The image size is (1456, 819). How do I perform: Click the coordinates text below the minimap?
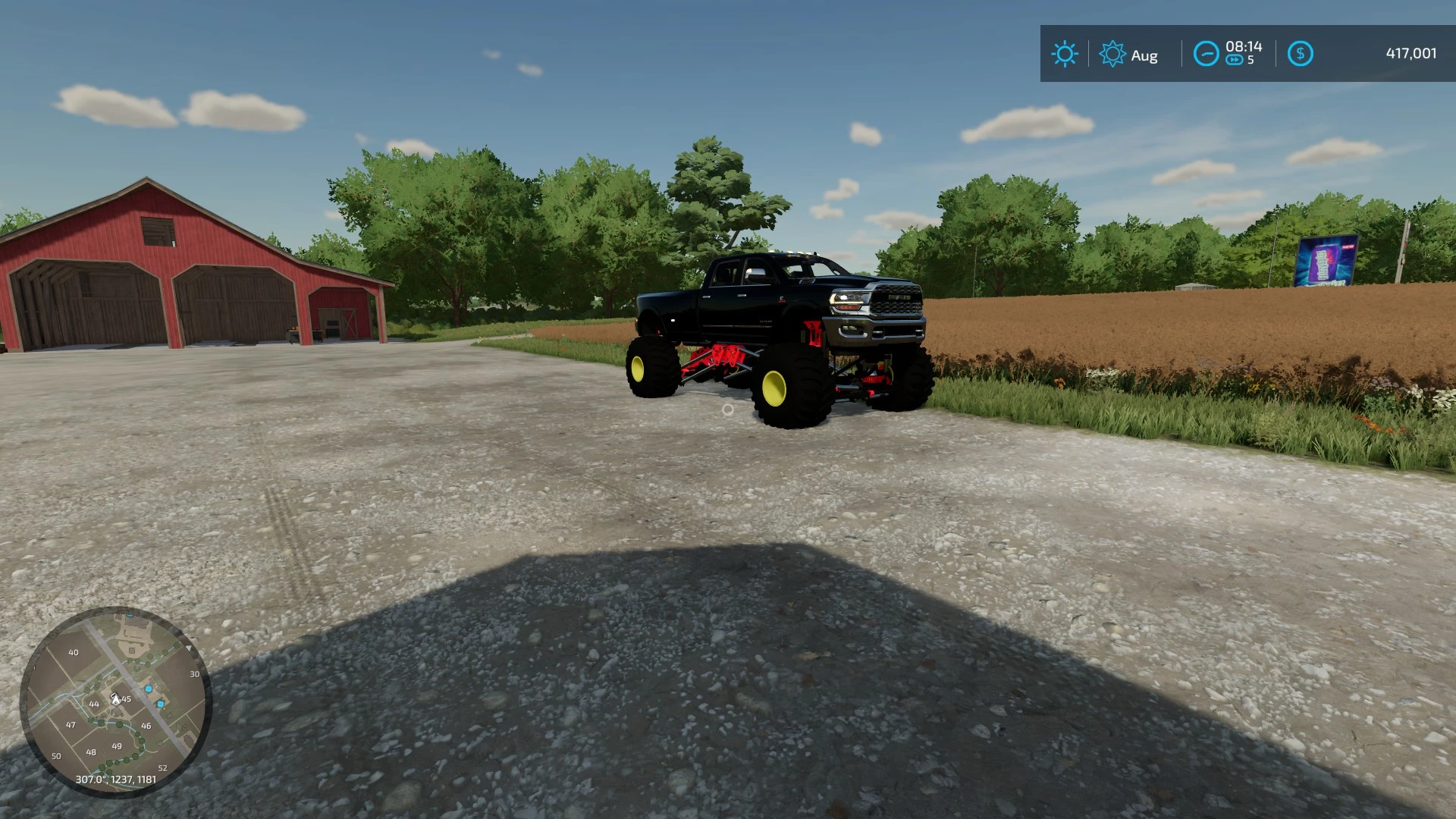[116, 780]
